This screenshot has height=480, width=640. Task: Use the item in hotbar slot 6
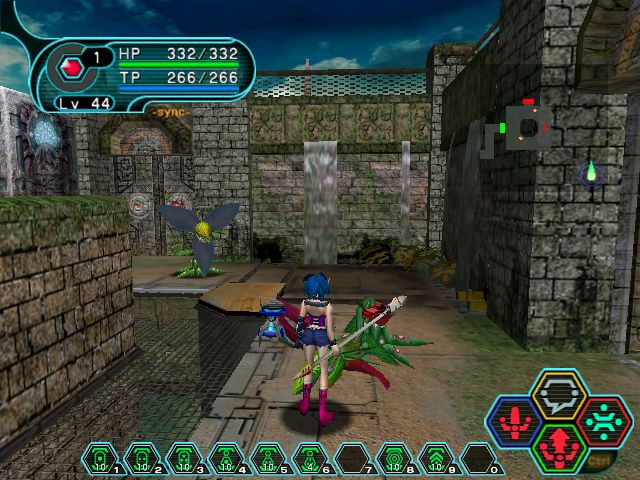(x=310, y=459)
